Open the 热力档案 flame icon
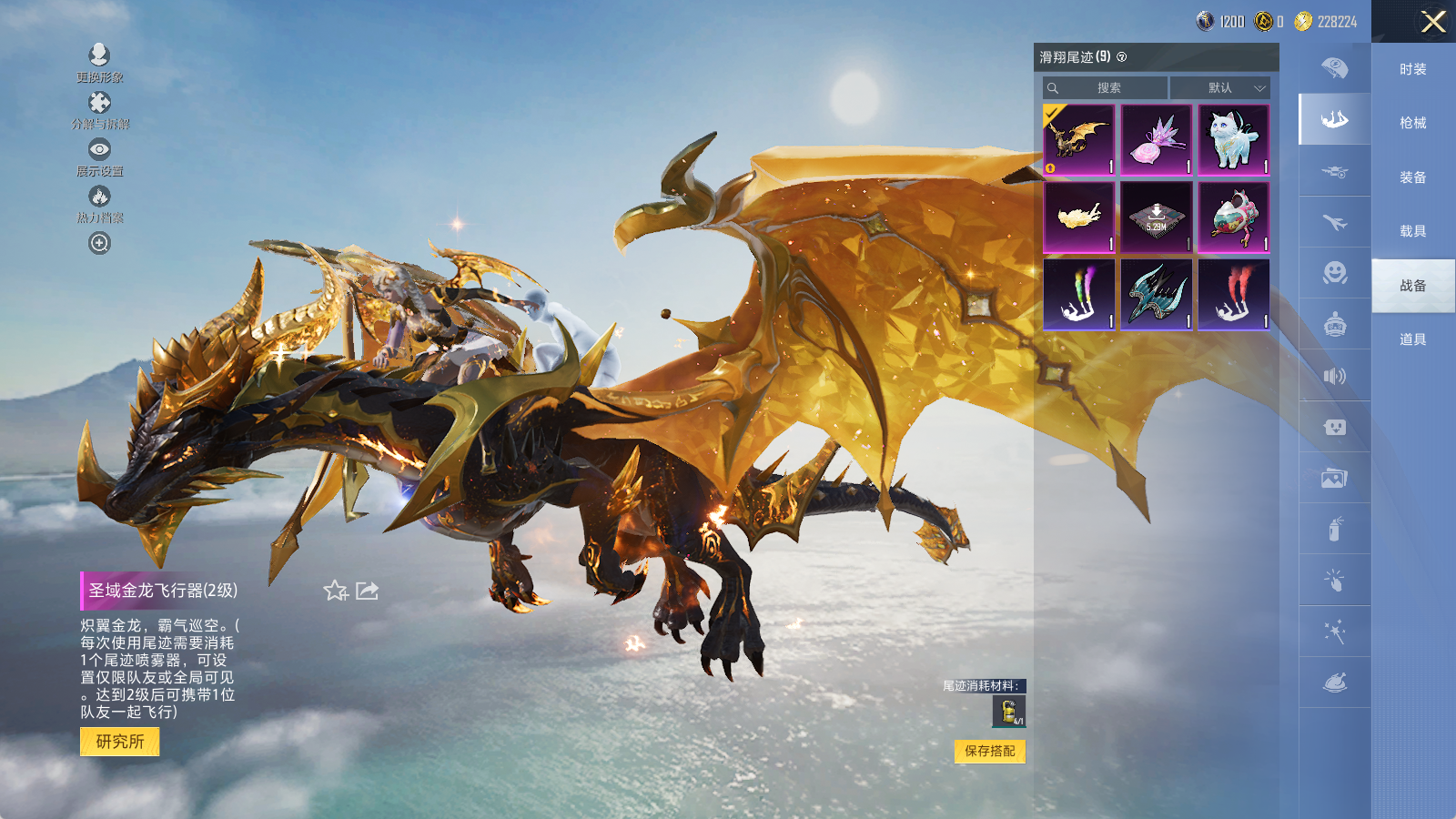 pos(99,203)
